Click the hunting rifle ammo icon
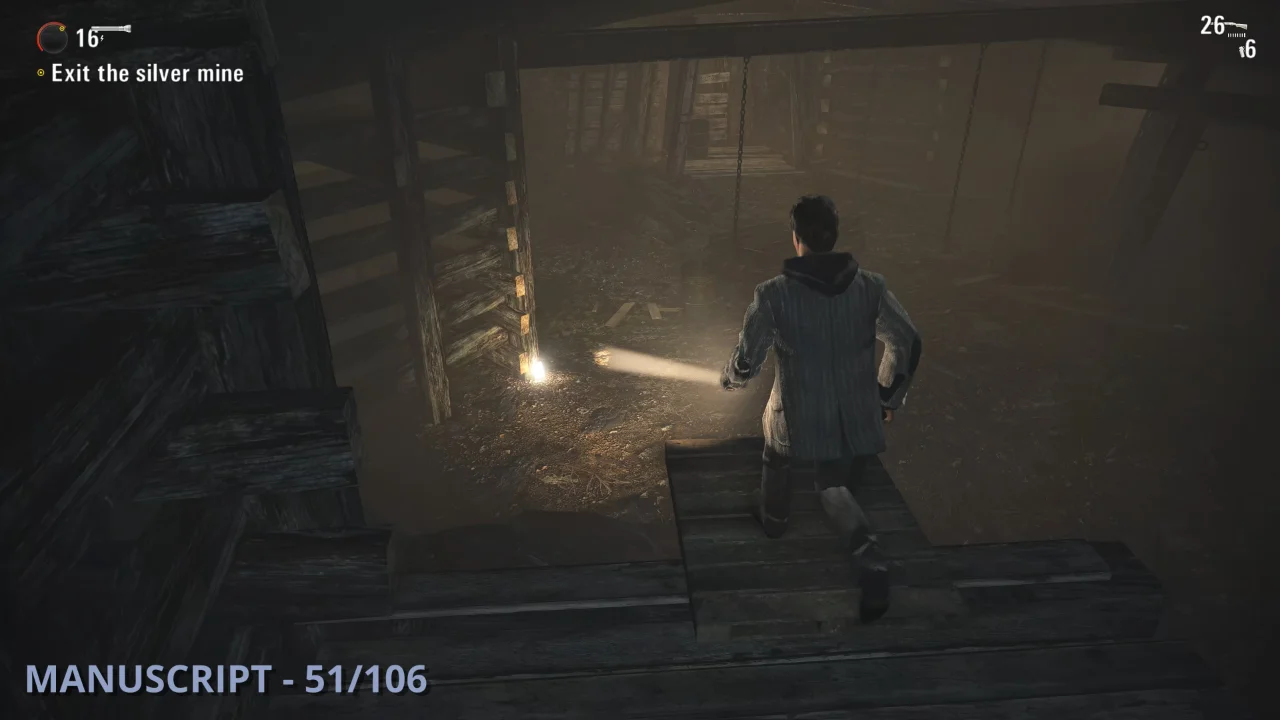1280x720 pixels. click(x=1236, y=25)
